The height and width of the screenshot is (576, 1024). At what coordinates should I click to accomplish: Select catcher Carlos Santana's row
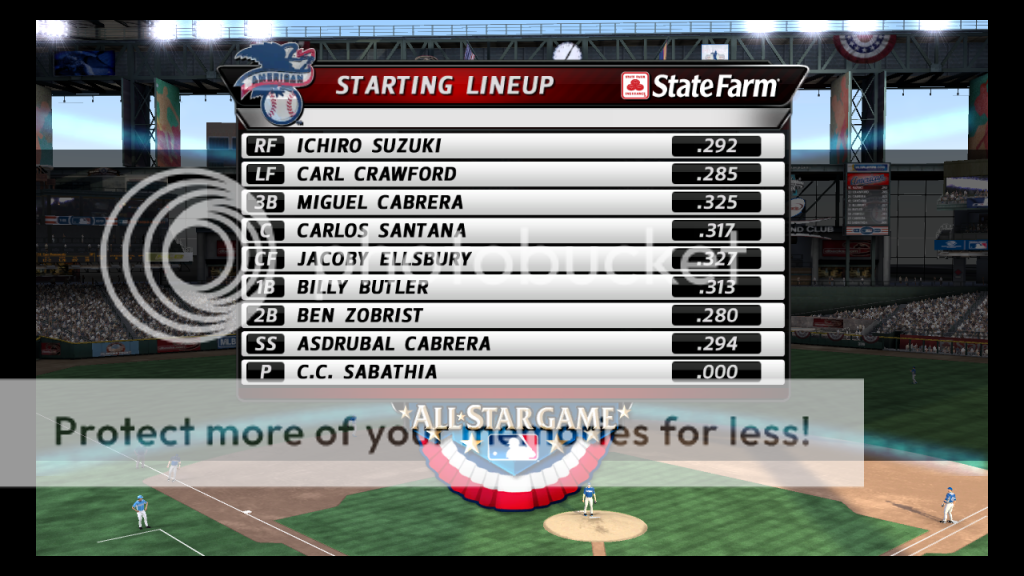click(x=381, y=231)
